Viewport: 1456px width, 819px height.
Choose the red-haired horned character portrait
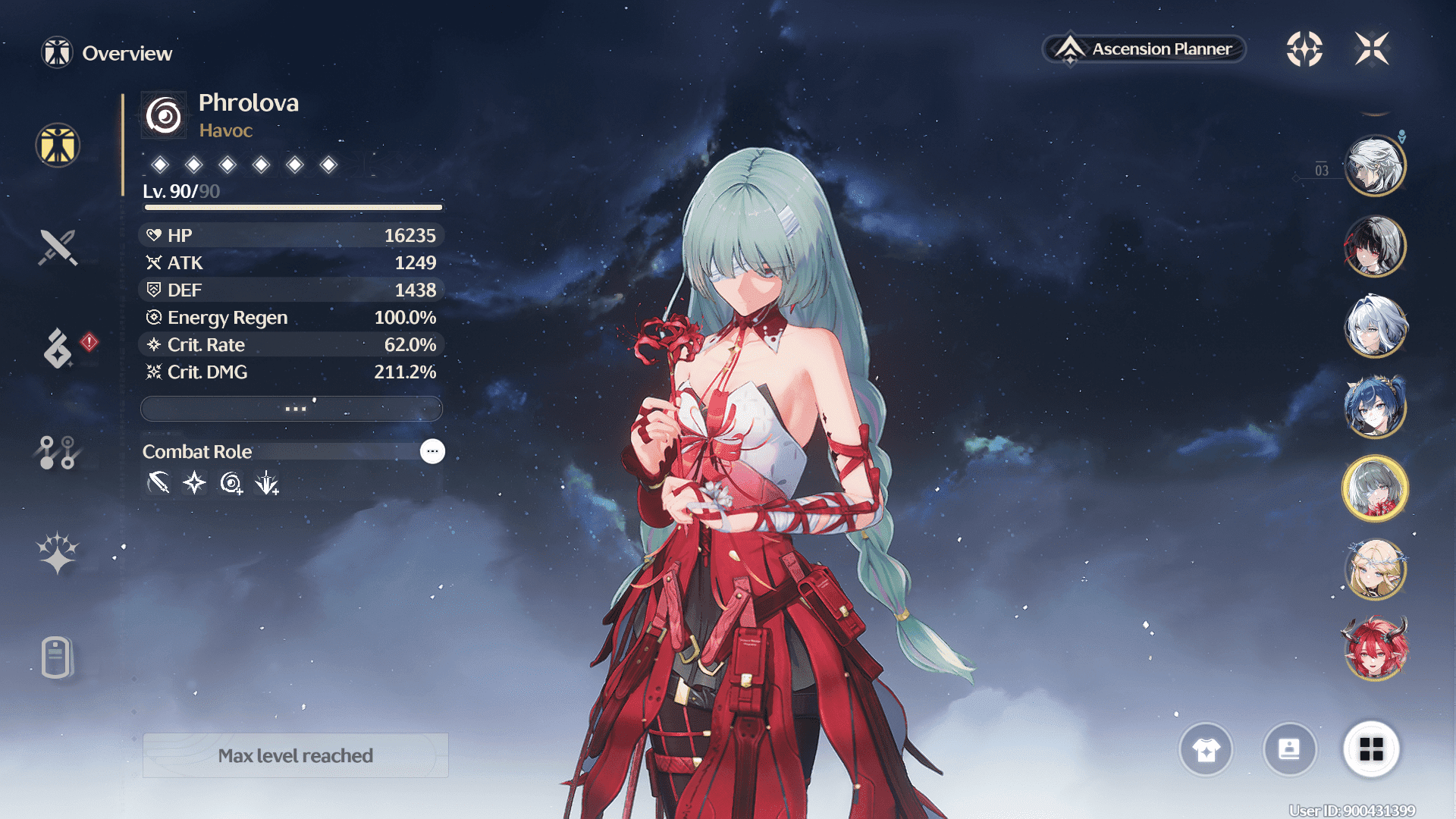(1375, 649)
